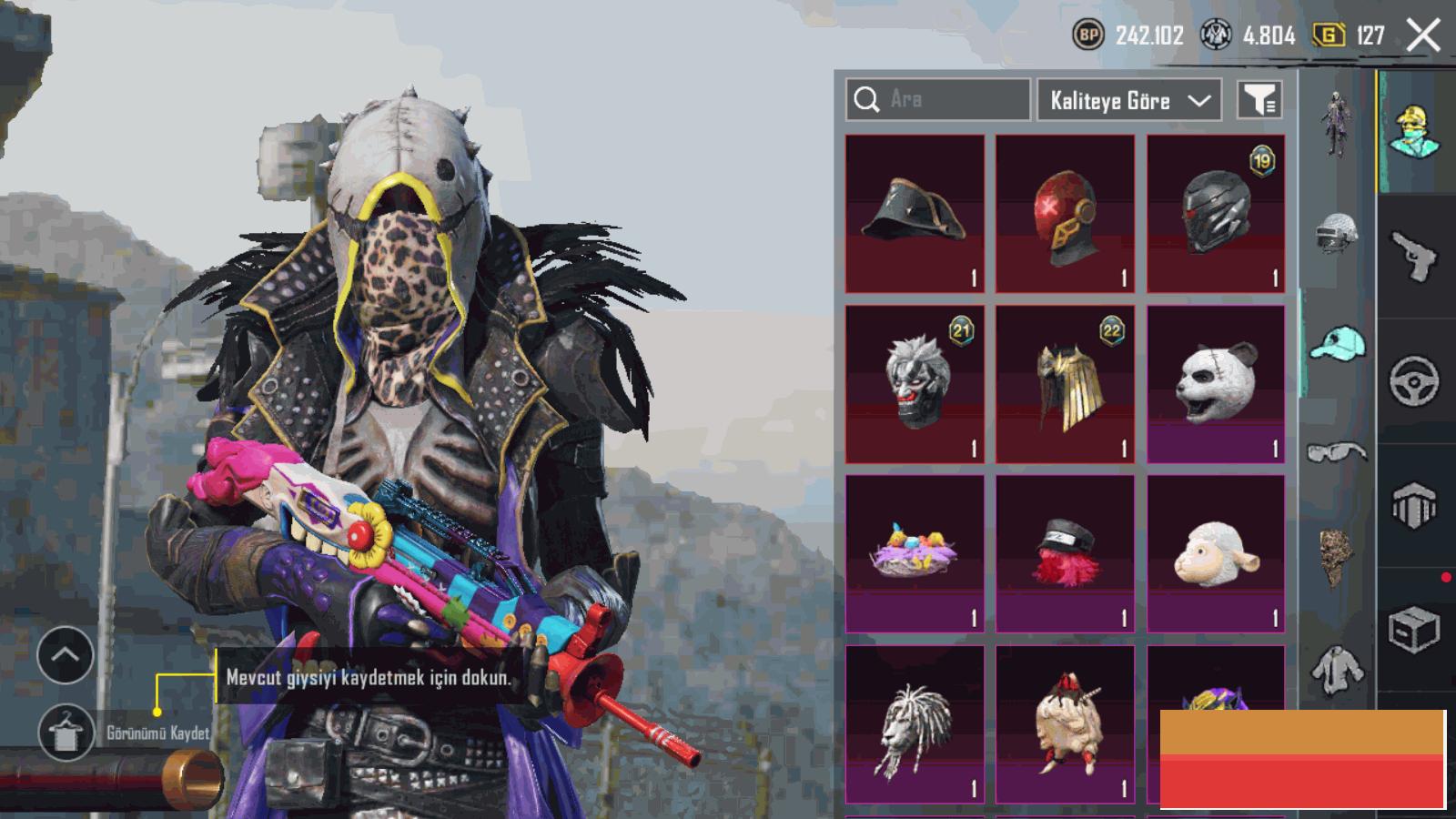Open the pistol weapons tab
The width and height of the screenshot is (1456, 819).
pos(1415,256)
